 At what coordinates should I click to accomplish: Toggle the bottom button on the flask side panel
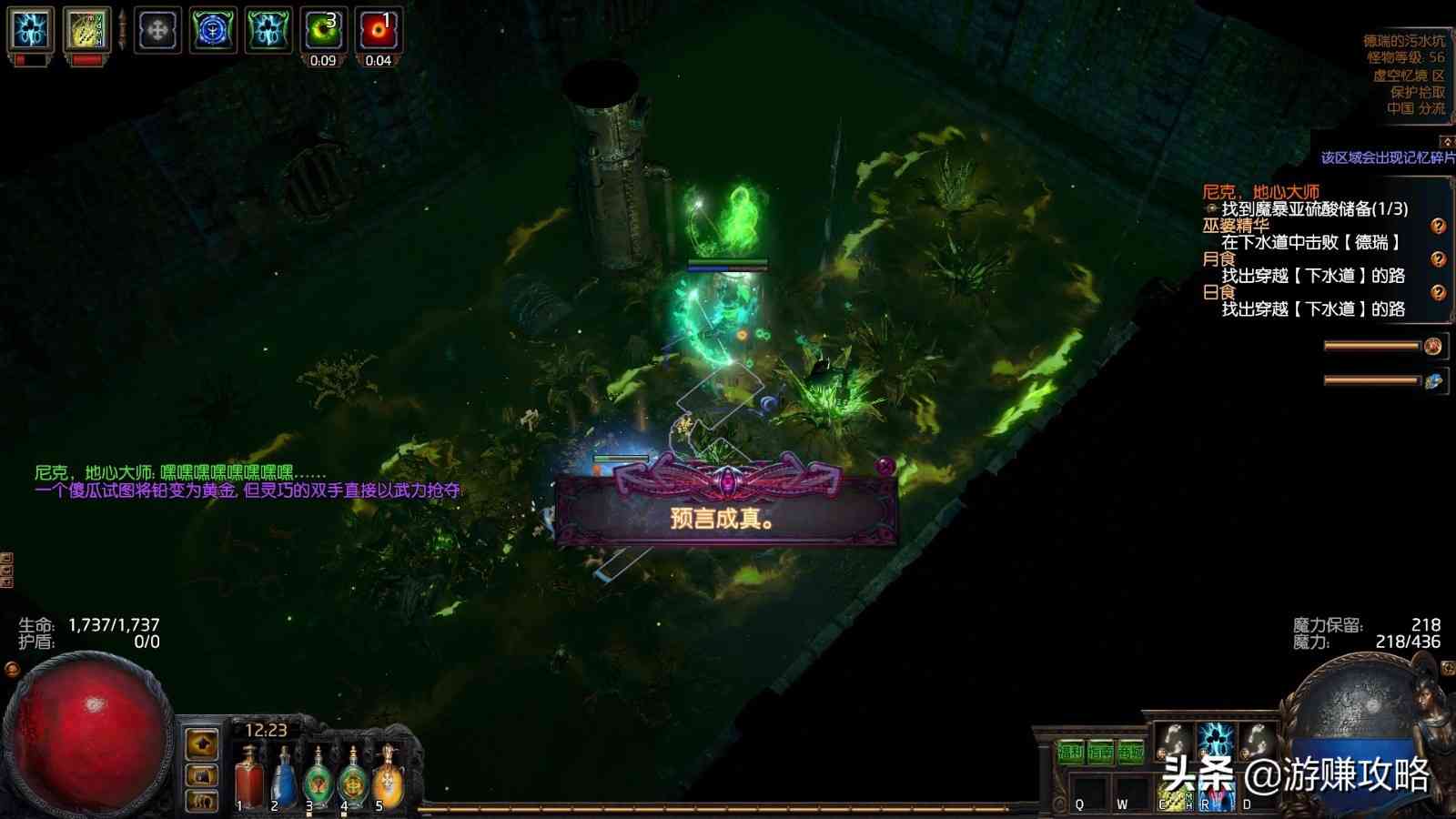201,801
